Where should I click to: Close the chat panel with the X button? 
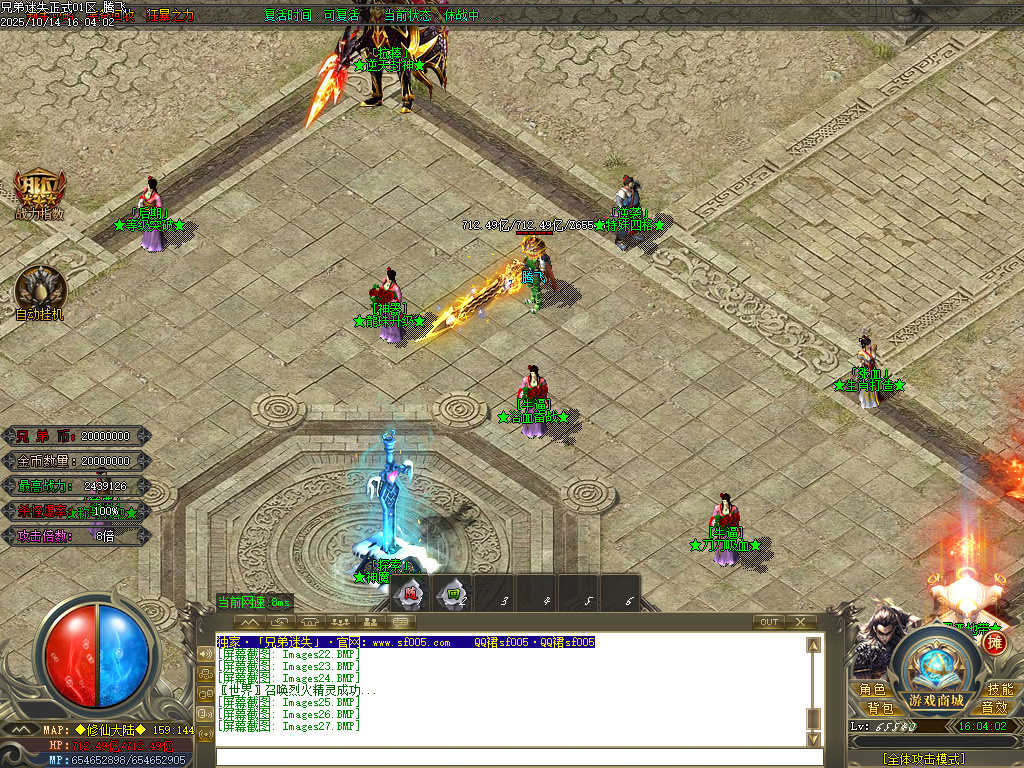pyautogui.click(x=801, y=622)
